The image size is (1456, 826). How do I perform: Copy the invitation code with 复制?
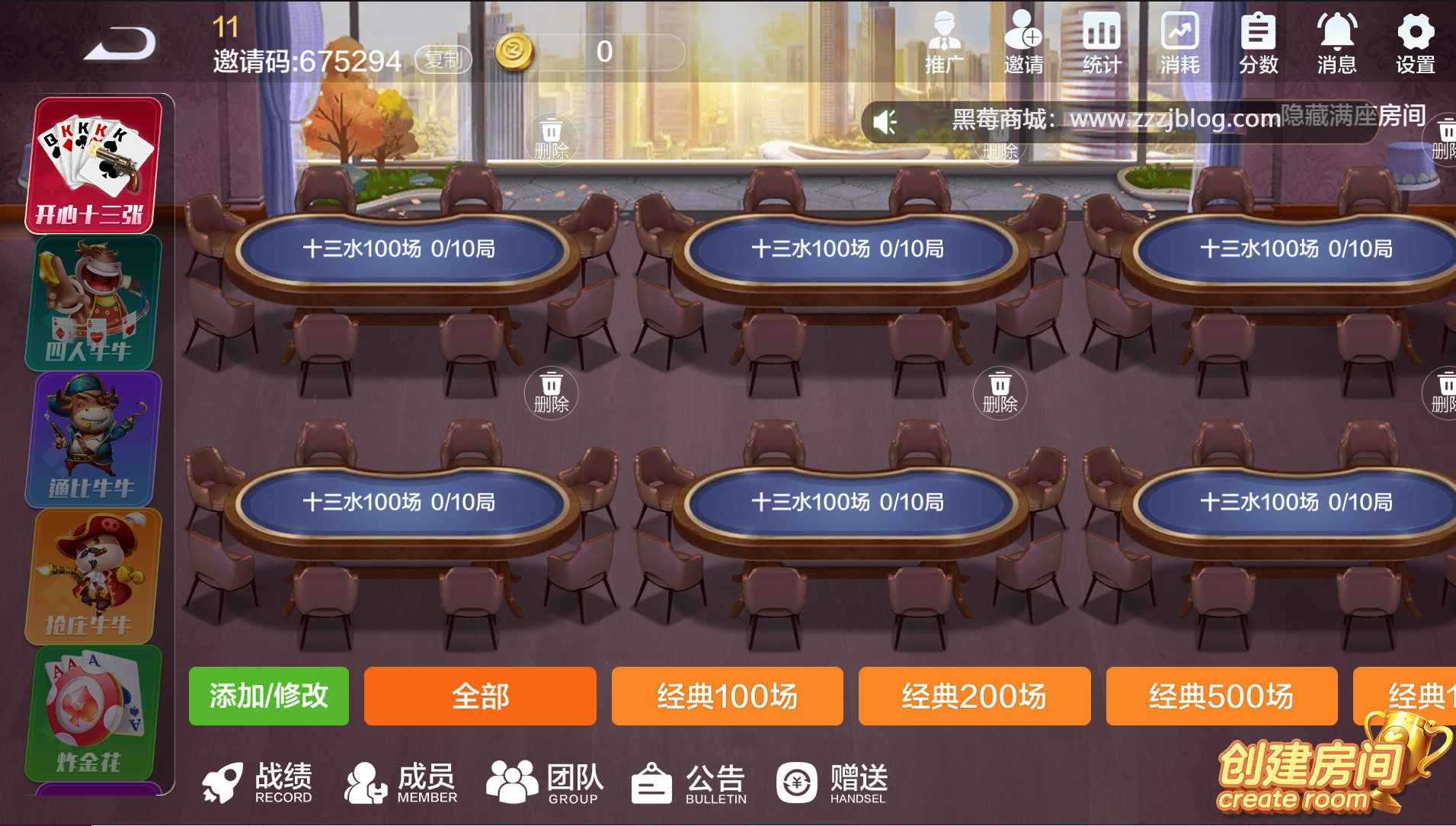click(443, 59)
